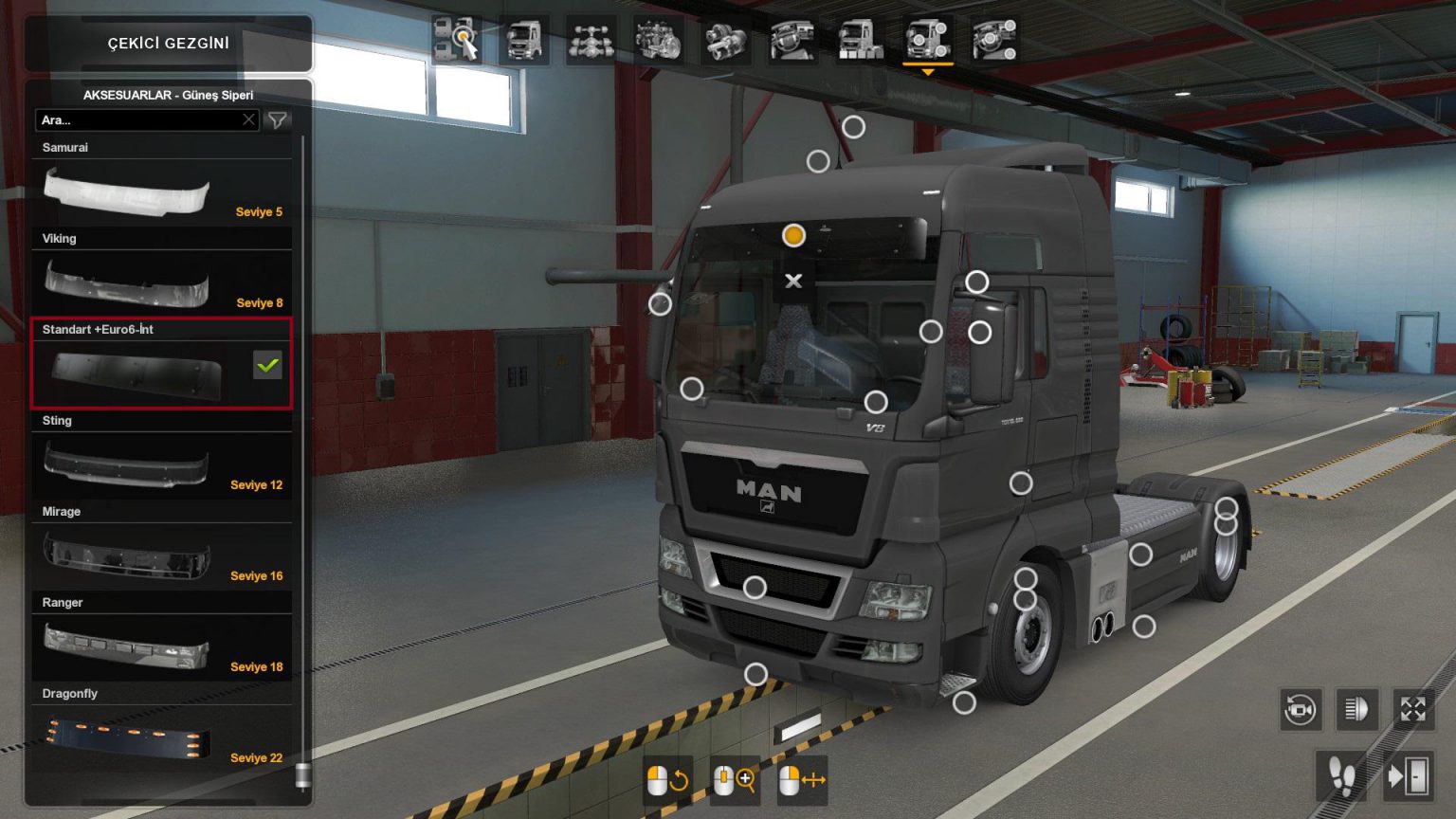Click the AKSESUARLAR - Güneş Siperi header
The width and height of the screenshot is (1456, 819).
[169, 95]
